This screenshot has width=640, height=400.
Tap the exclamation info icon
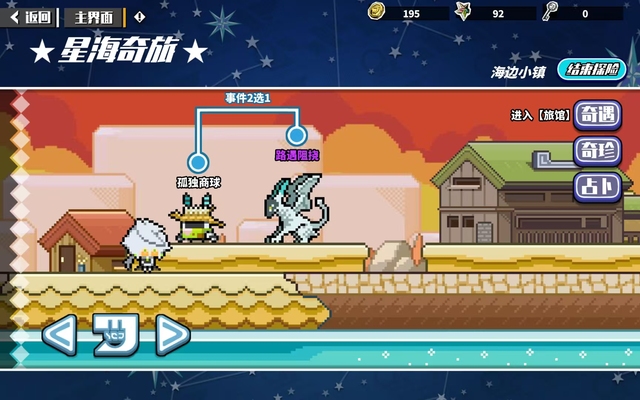click(139, 17)
